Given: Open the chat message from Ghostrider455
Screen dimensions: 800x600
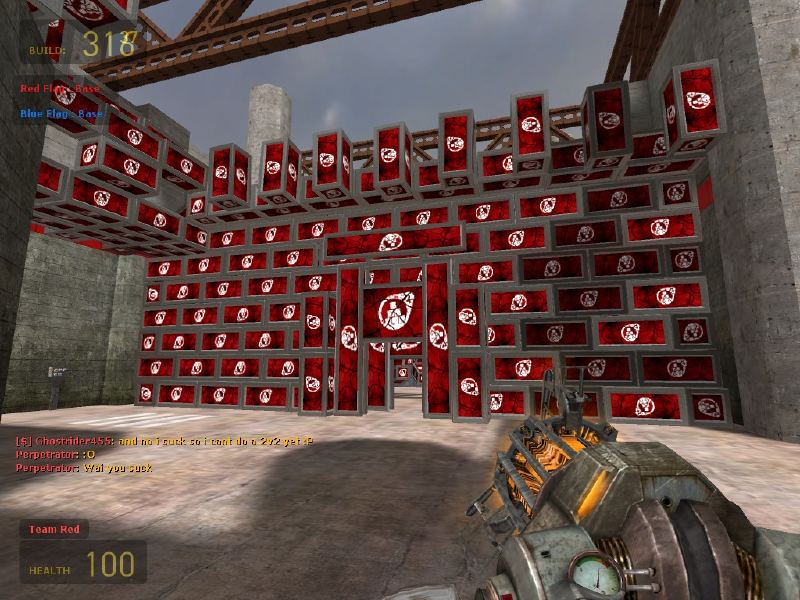Looking at the screenshot, I should [x=164, y=441].
